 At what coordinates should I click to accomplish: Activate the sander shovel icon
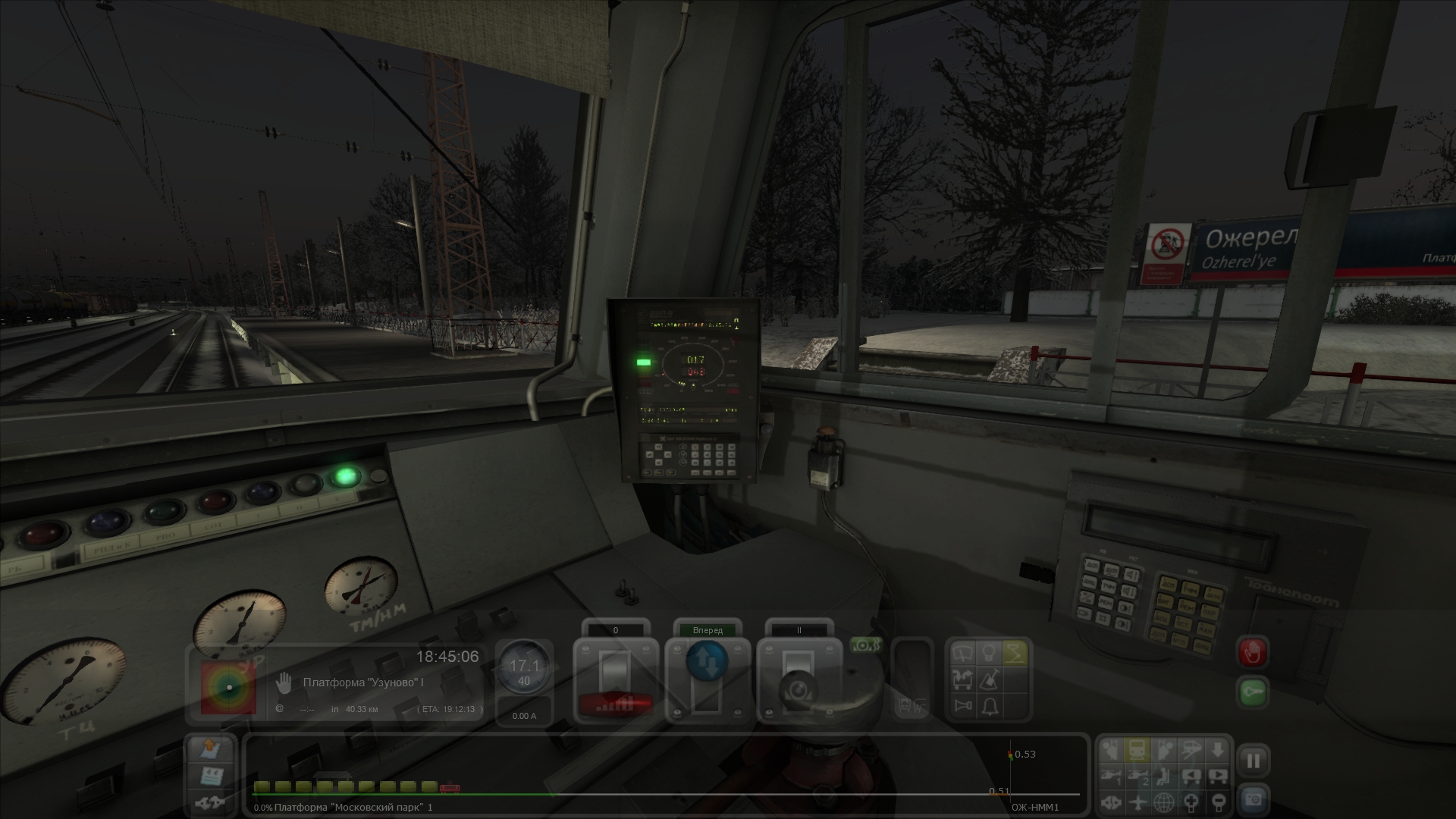pos(989,679)
